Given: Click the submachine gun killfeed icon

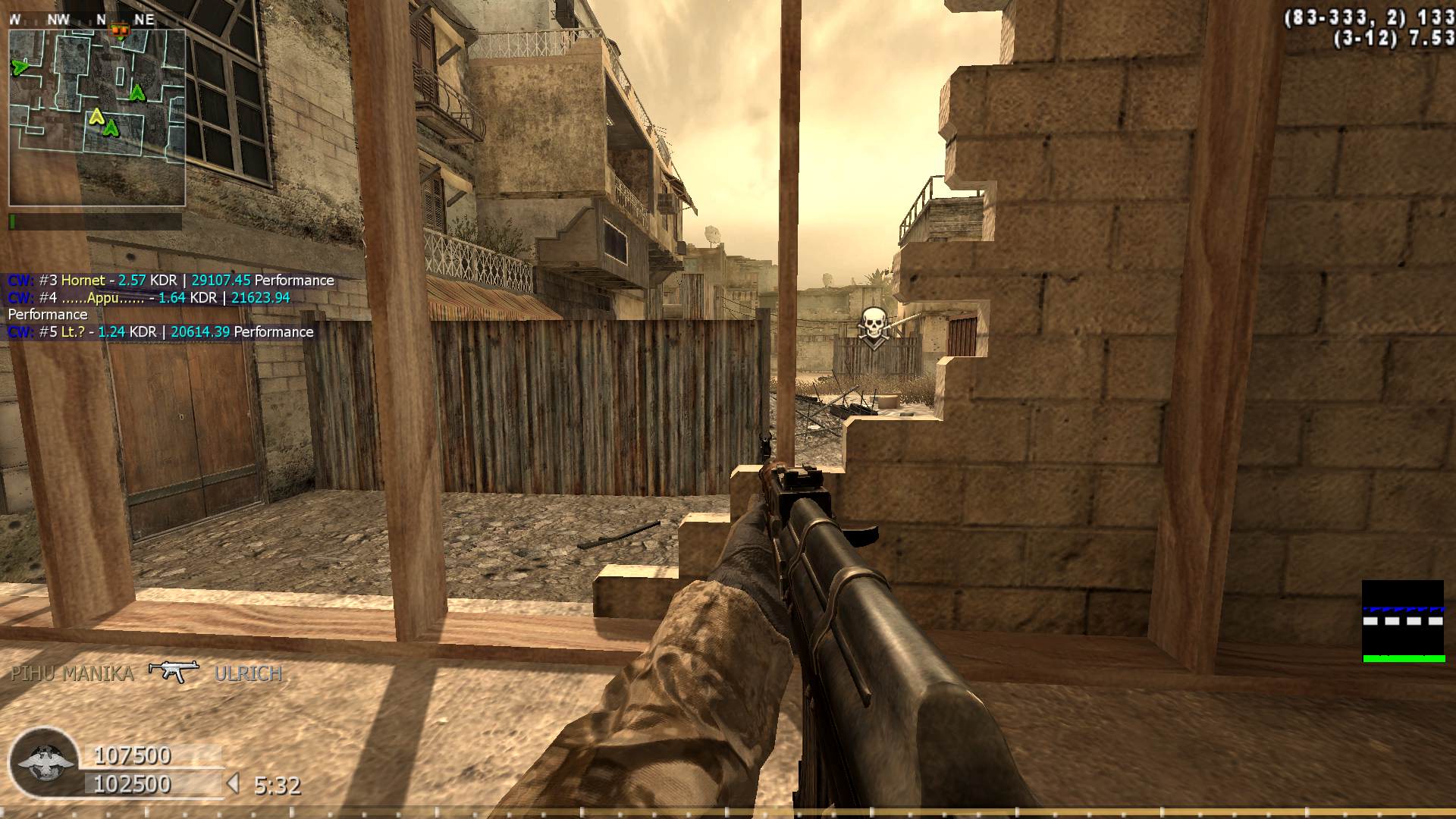Looking at the screenshot, I should [174, 671].
